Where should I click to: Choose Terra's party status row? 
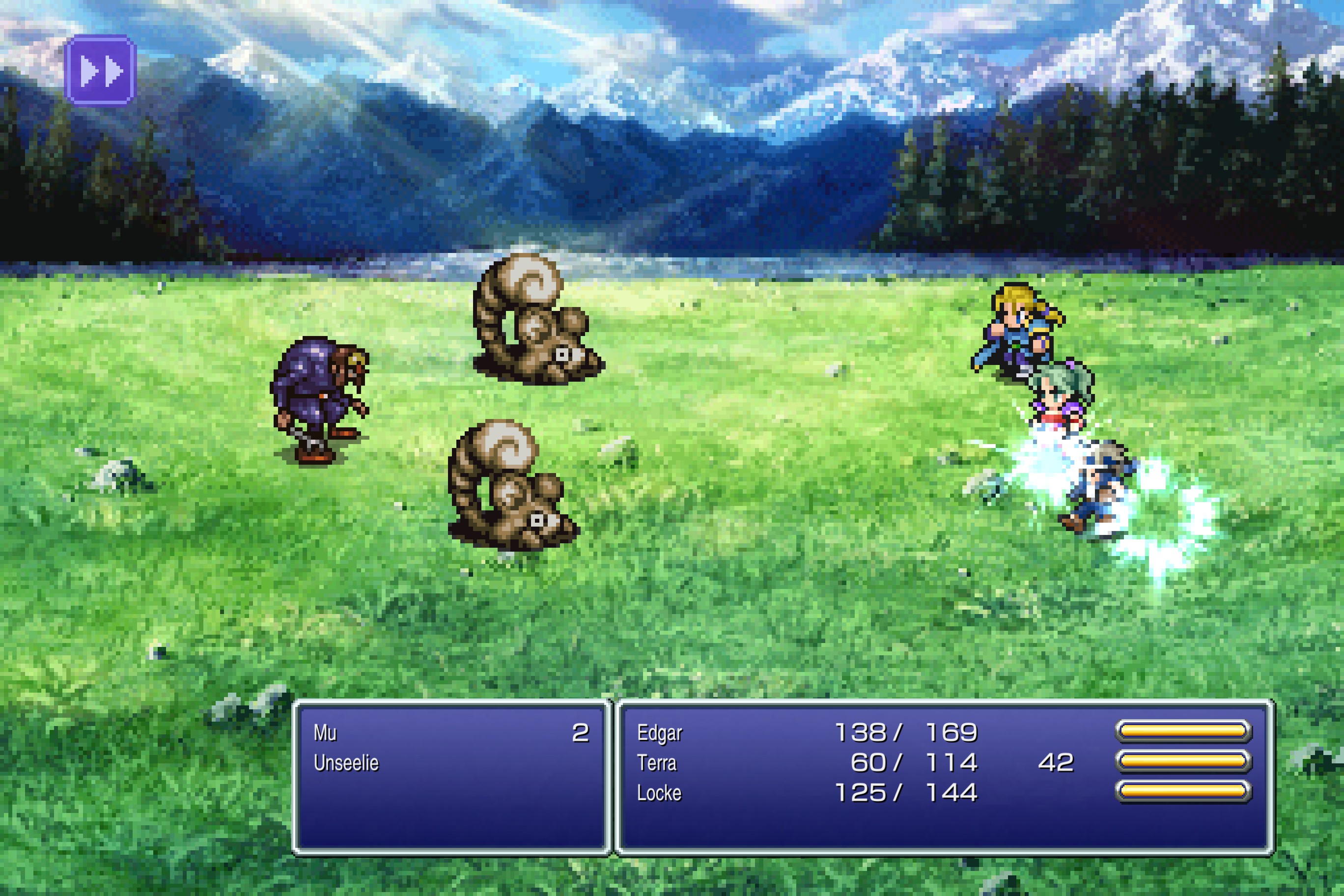[657, 763]
